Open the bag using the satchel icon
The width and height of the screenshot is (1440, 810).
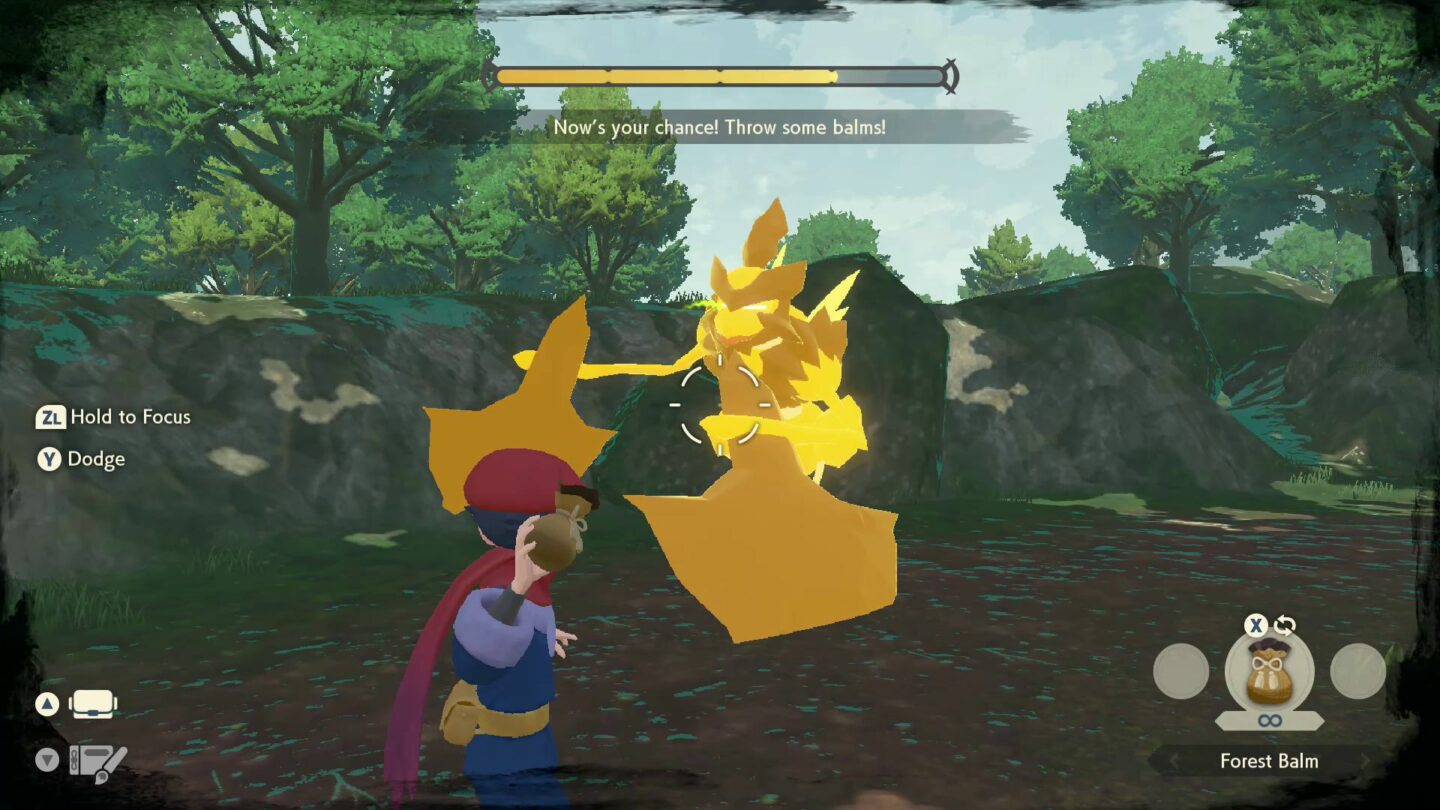[92, 704]
